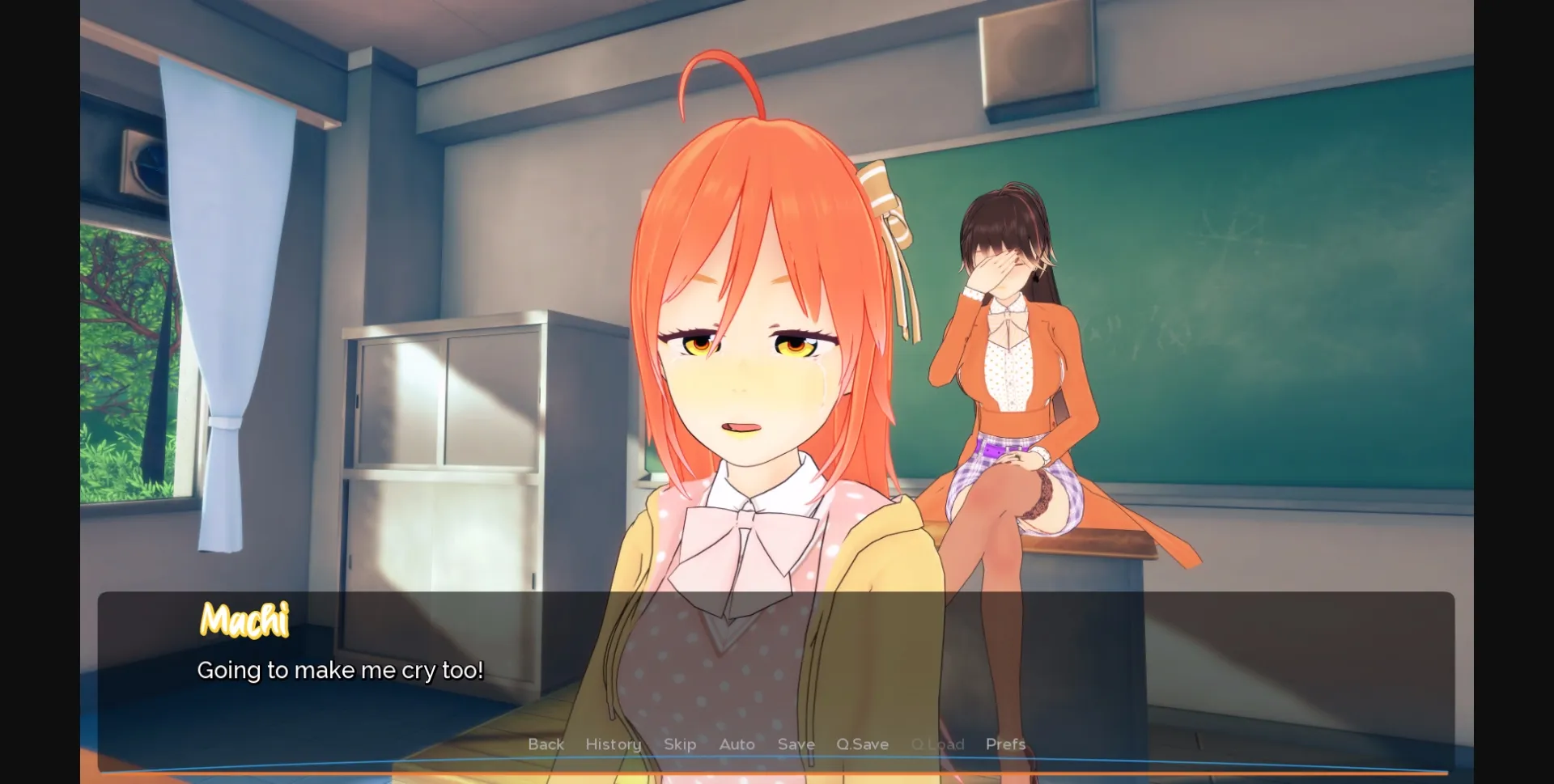Perform a Quick Save with Q.Save
1554x784 pixels.
[x=862, y=744]
